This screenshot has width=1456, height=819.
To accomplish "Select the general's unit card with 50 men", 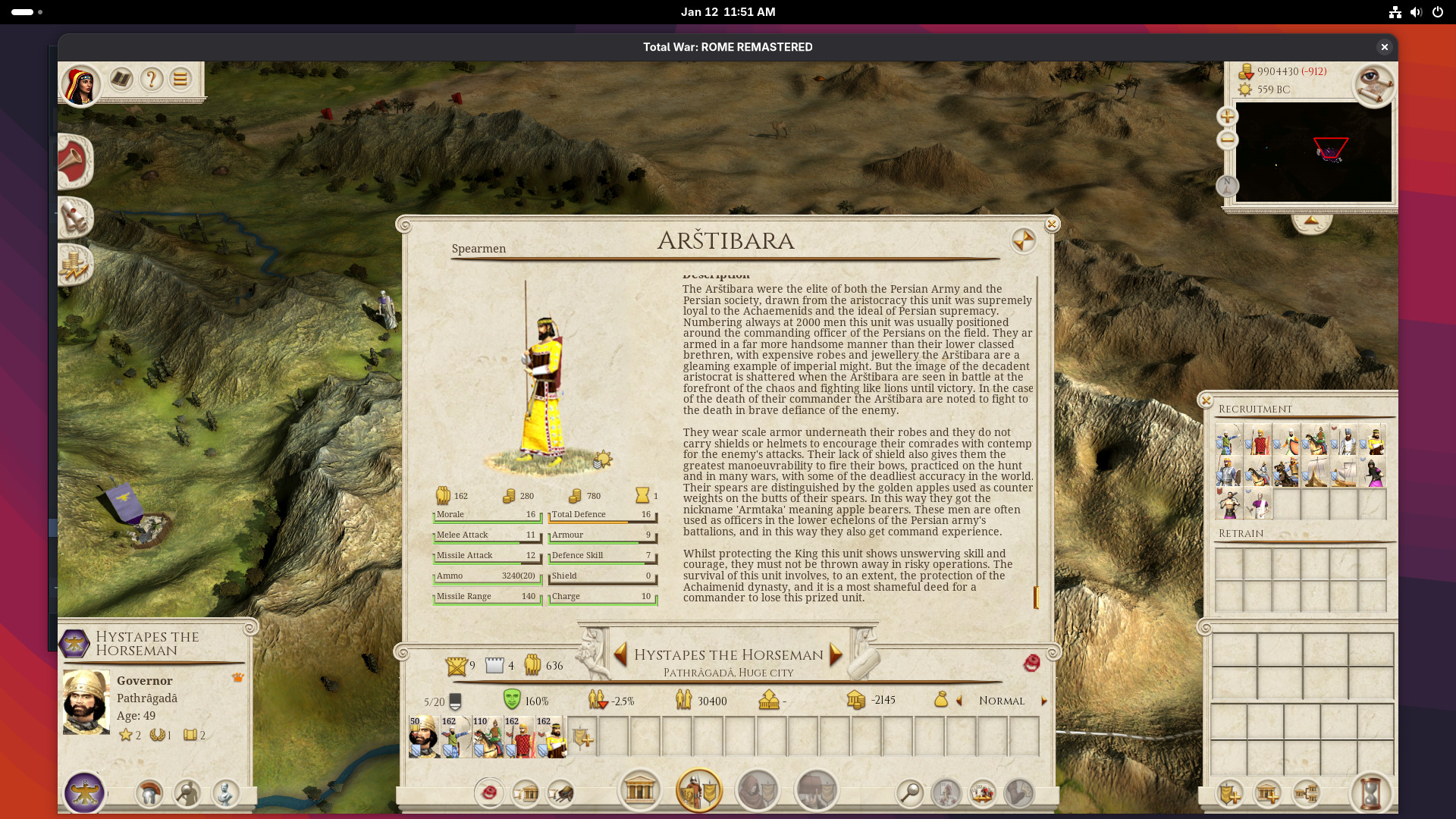I will coord(423,737).
